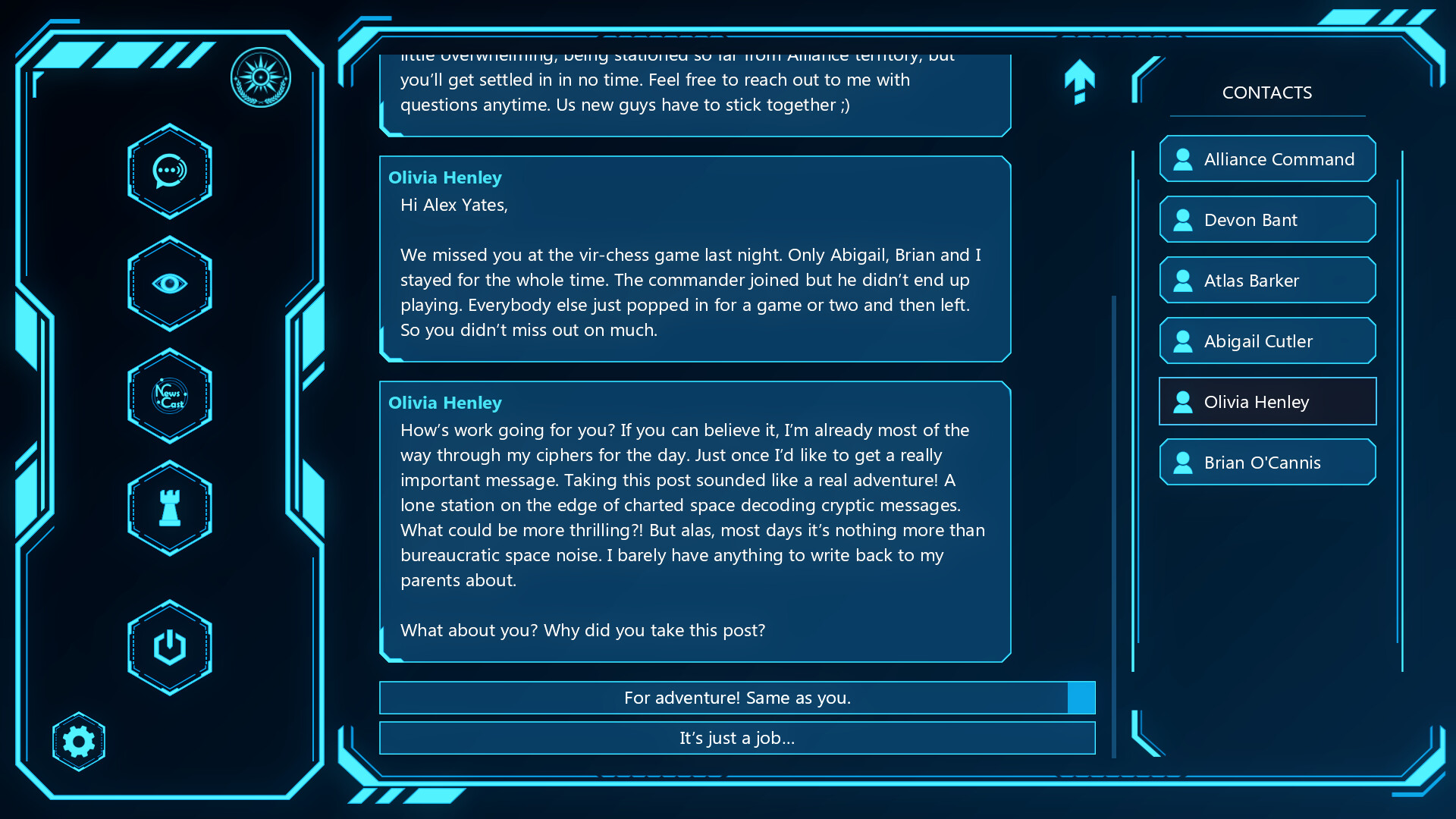Select Brian O'Cannis from contacts

pos(1266,462)
